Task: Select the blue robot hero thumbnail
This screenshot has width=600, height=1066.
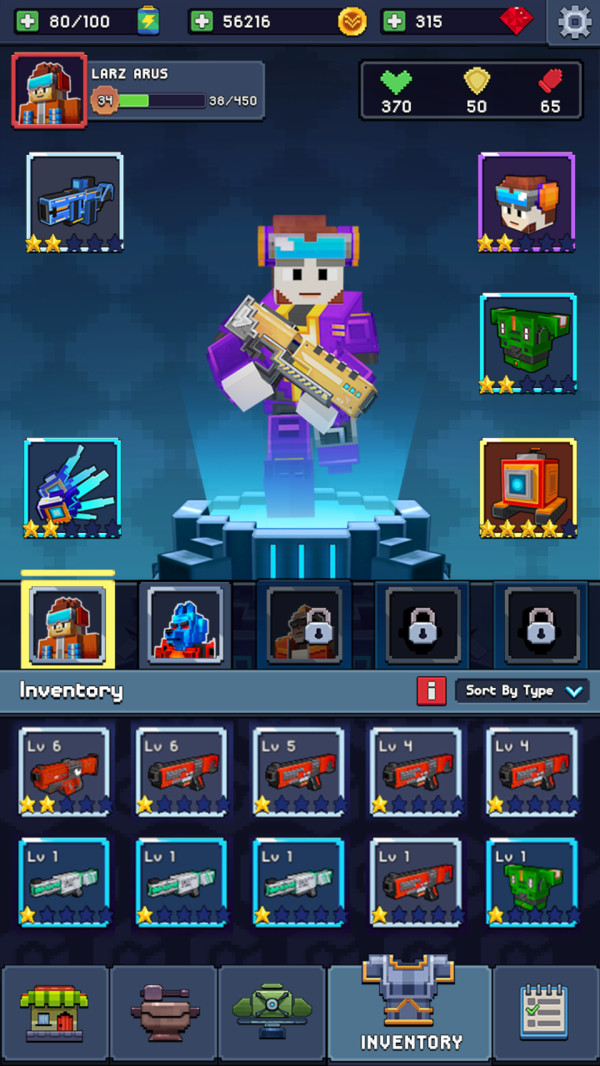Action: (x=185, y=625)
